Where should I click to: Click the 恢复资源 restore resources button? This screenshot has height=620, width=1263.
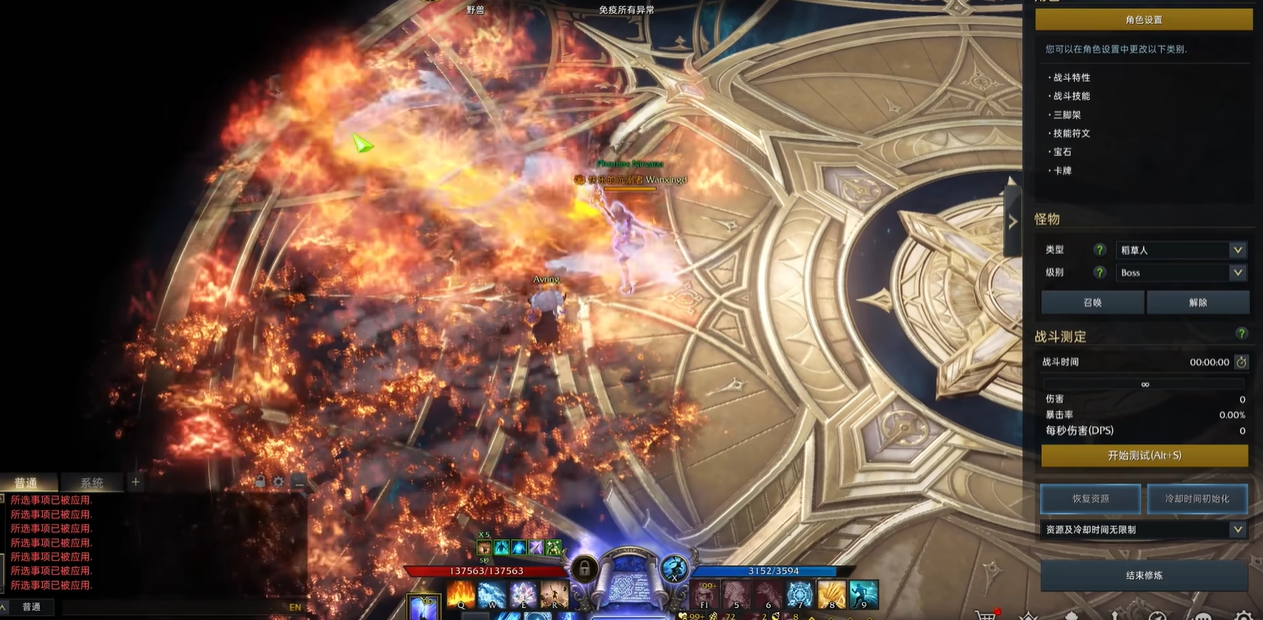(x=1090, y=498)
